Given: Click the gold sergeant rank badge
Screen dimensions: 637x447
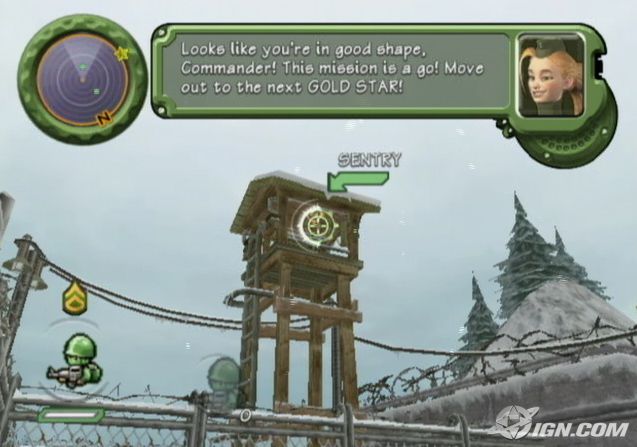Looking at the screenshot, I should point(74,297).
